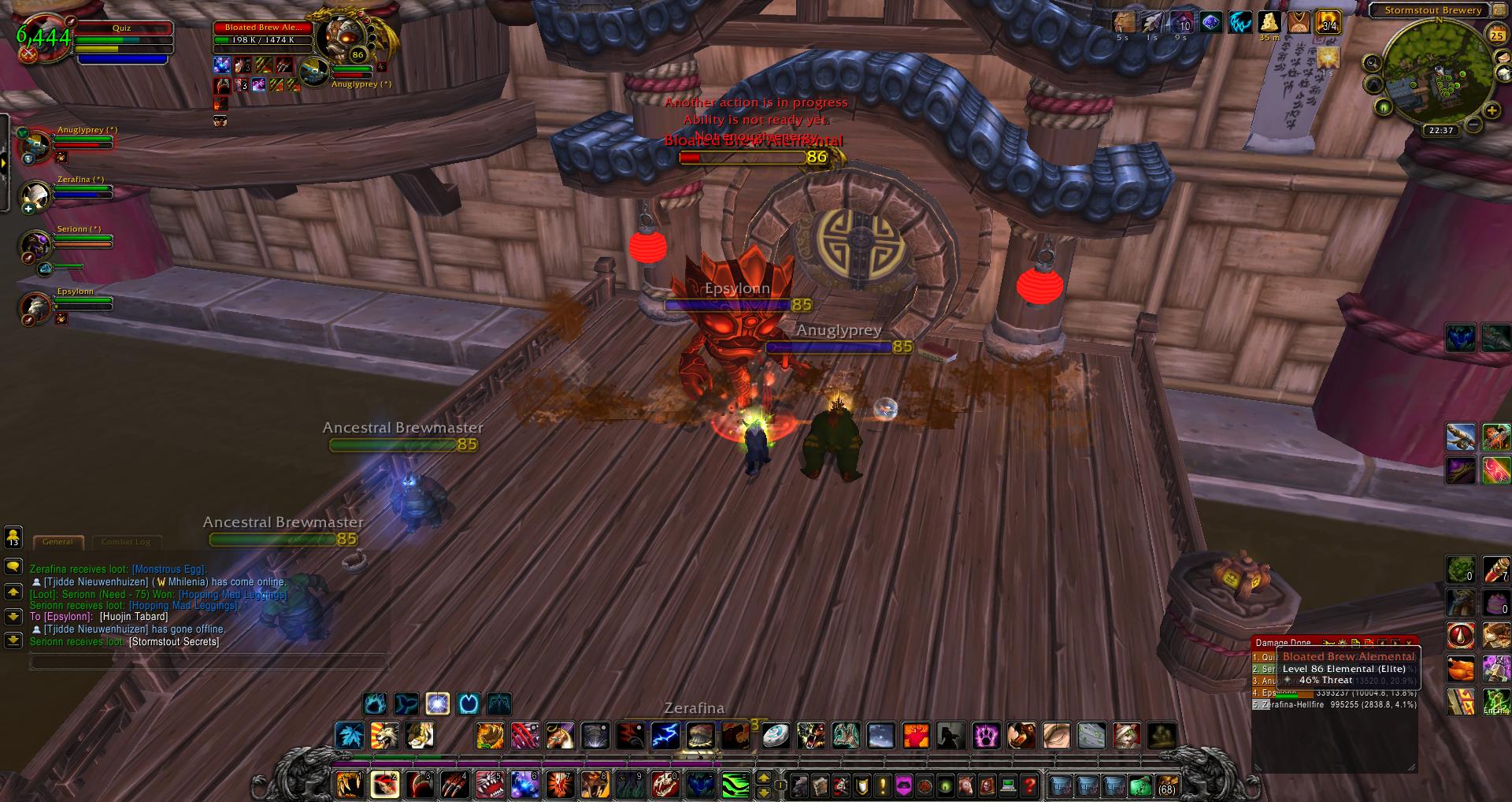
Task: Open the calendar button showing 25
Action: pyautogui.click(x=1496, y=34)
